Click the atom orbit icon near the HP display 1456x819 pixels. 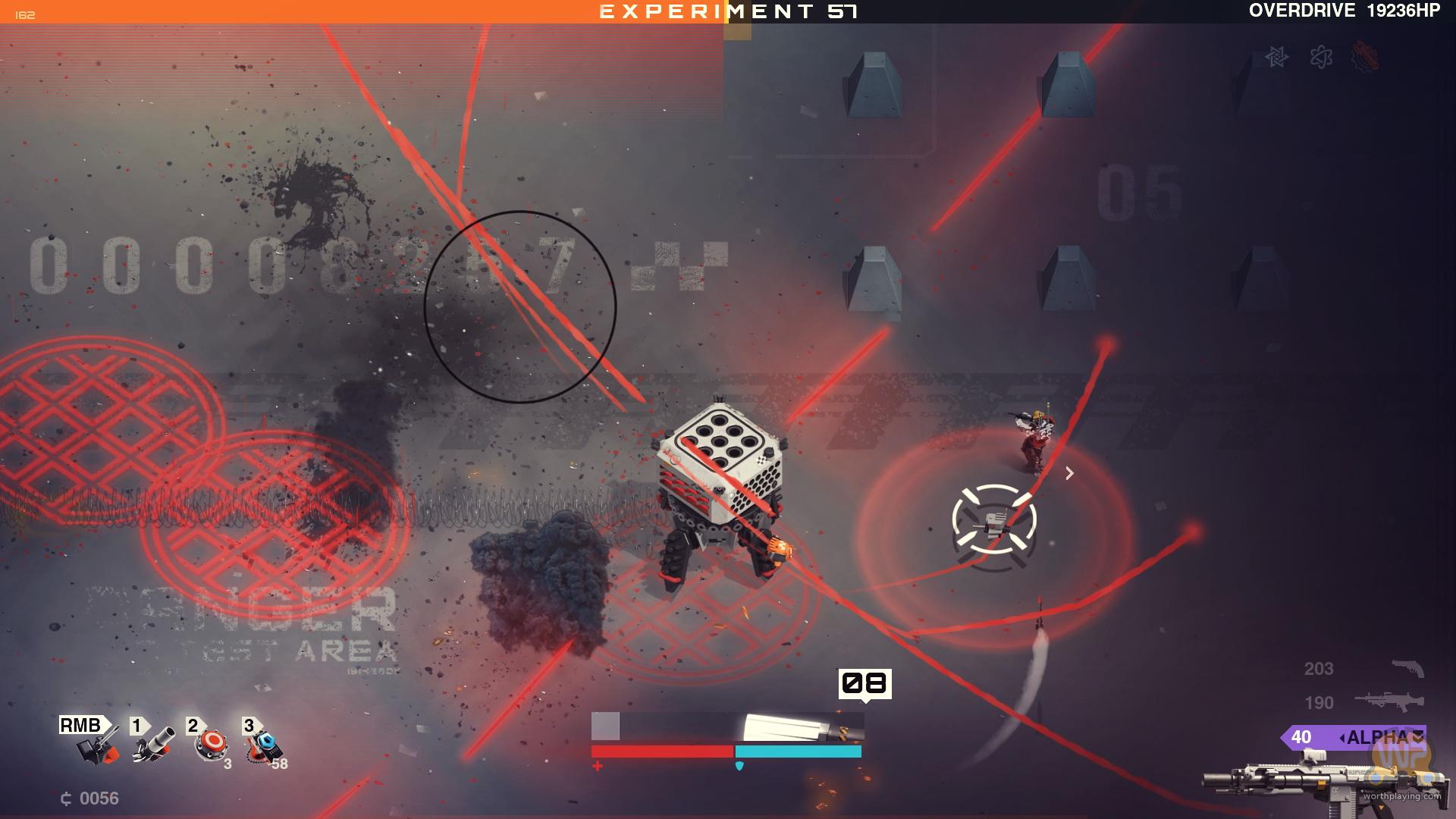[x=1323, y=58]
